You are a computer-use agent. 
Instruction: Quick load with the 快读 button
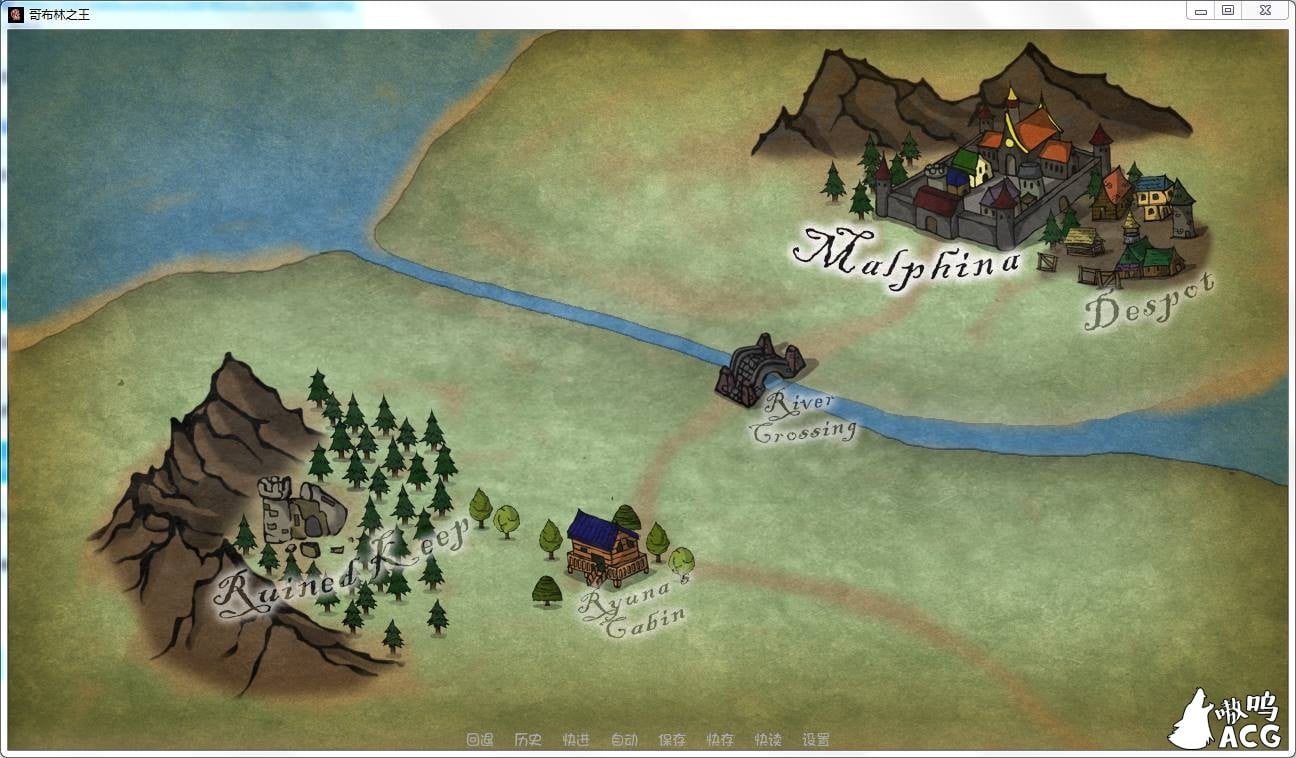(x=768, y=740)
